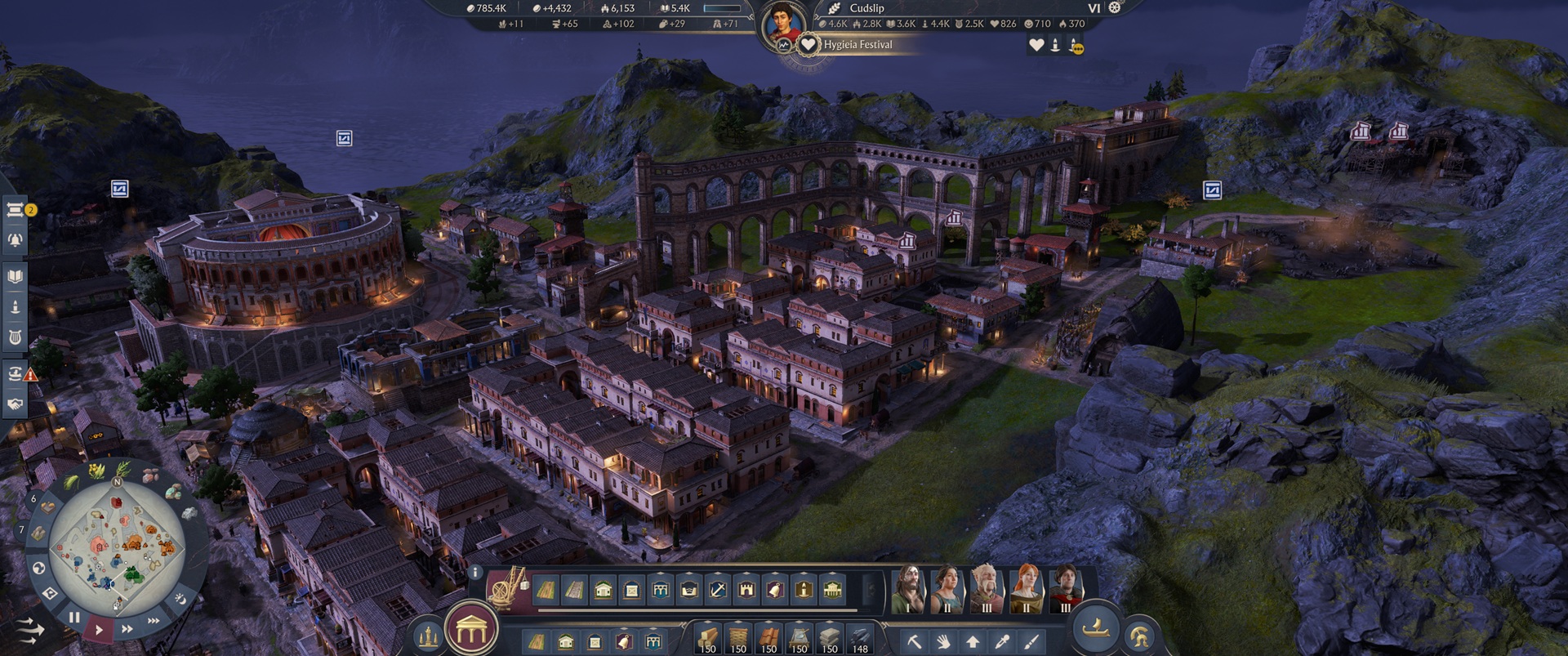Select the pipette copy tool
Viewport: 1568px width, 656px height.
[1002, 643]
